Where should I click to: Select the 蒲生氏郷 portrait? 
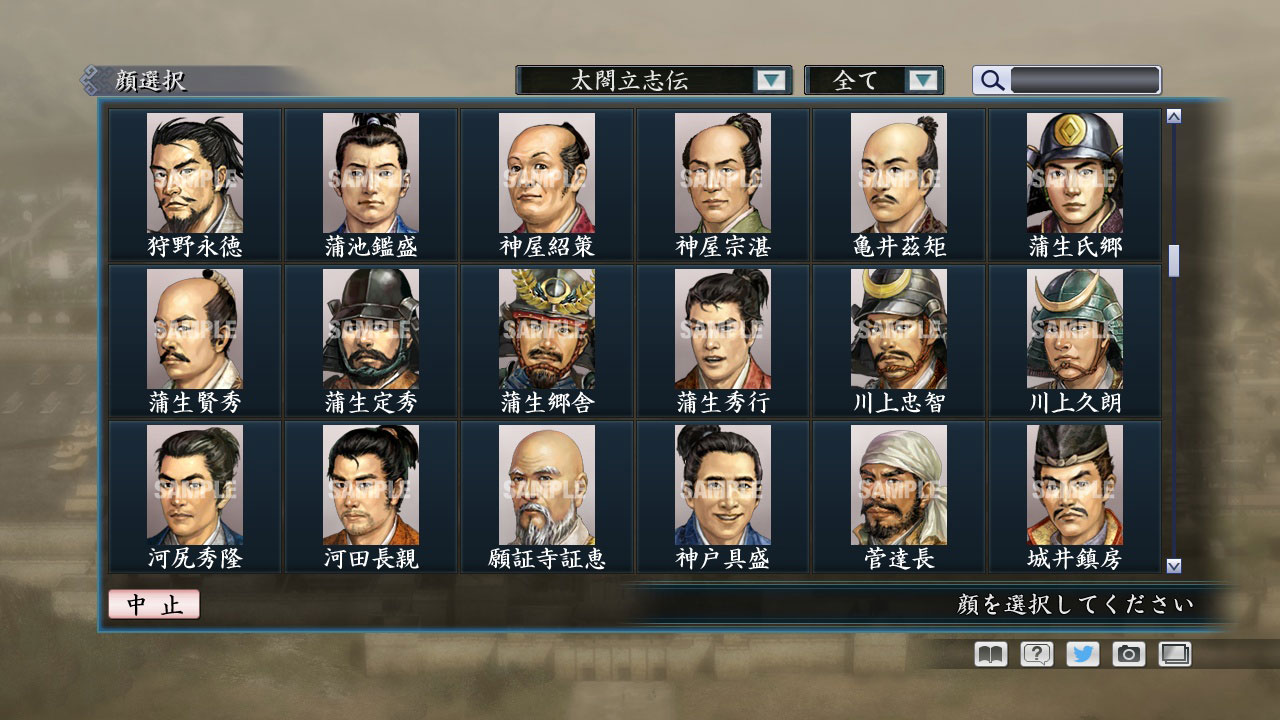coord(1076,175)
